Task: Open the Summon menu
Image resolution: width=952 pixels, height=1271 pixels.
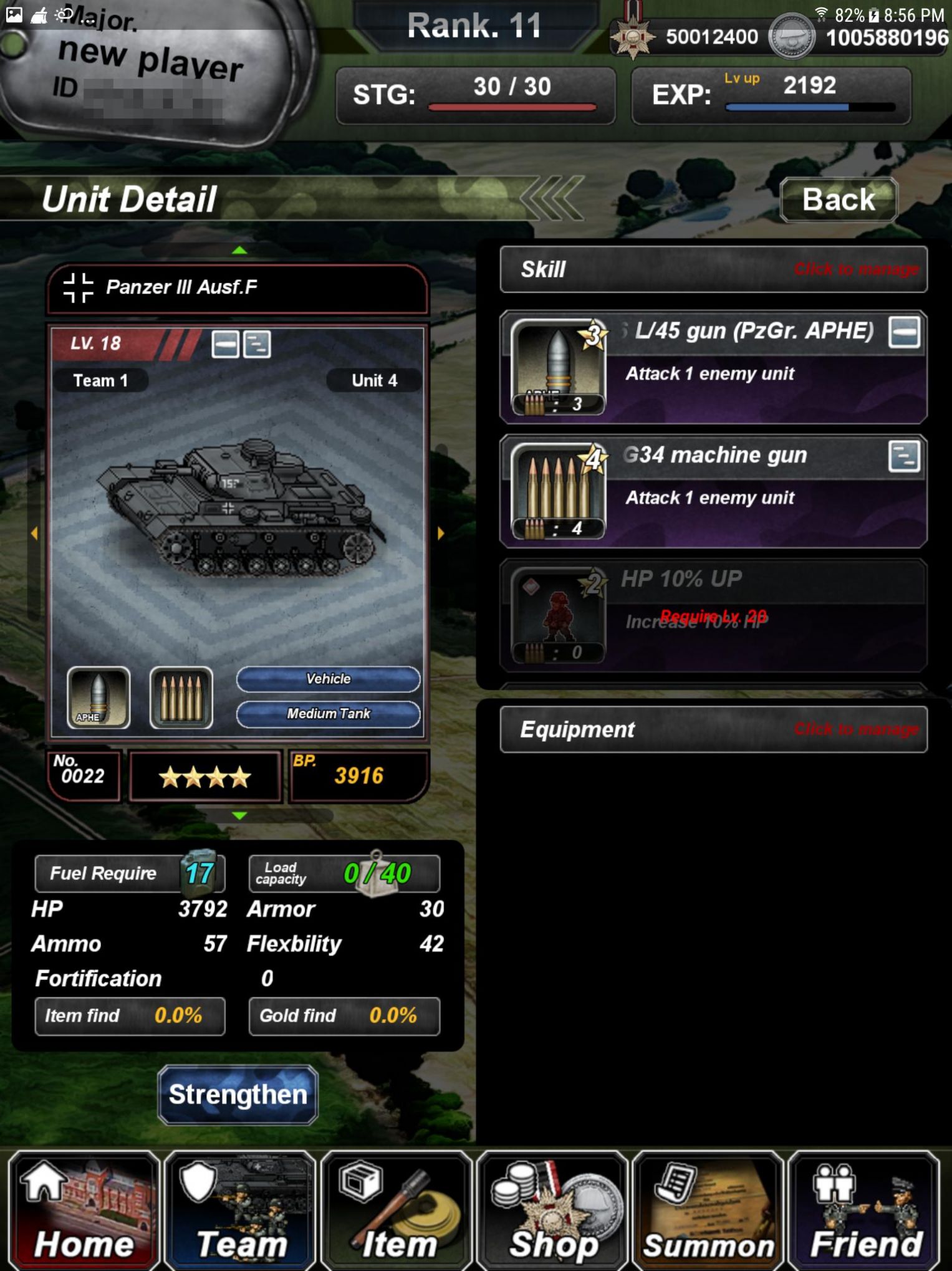Action: [708, 1209]
